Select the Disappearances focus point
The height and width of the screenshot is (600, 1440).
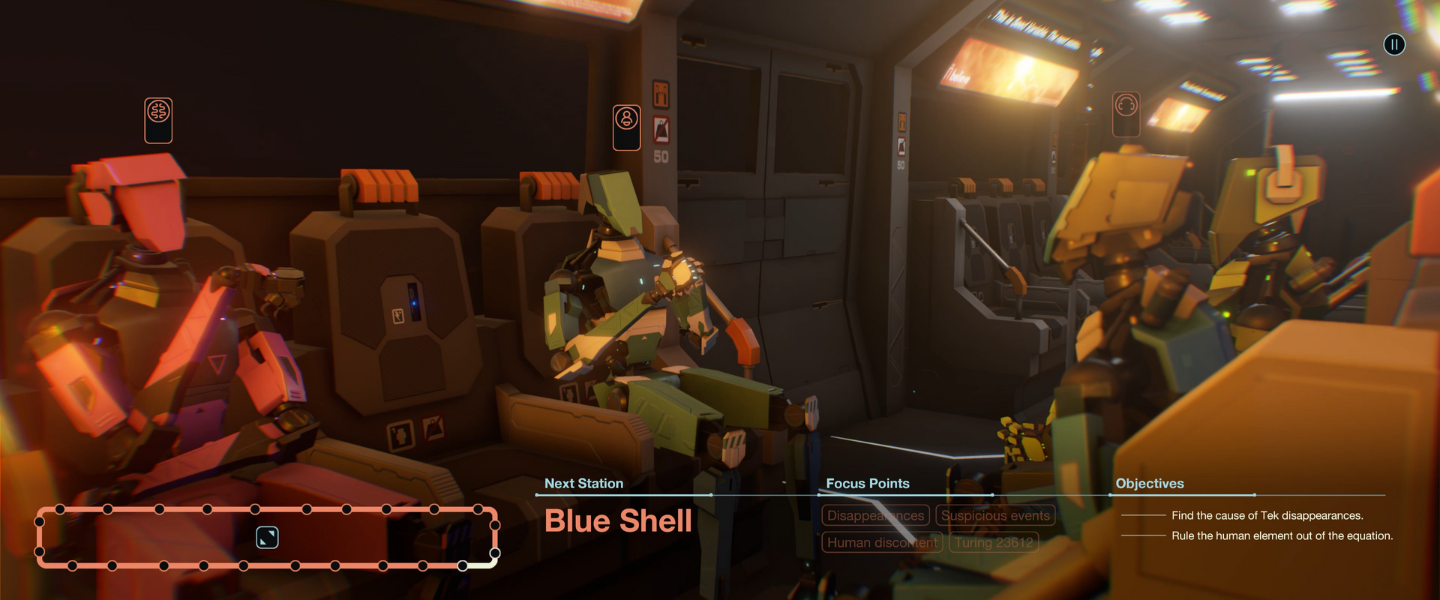[x=875, y=516]
